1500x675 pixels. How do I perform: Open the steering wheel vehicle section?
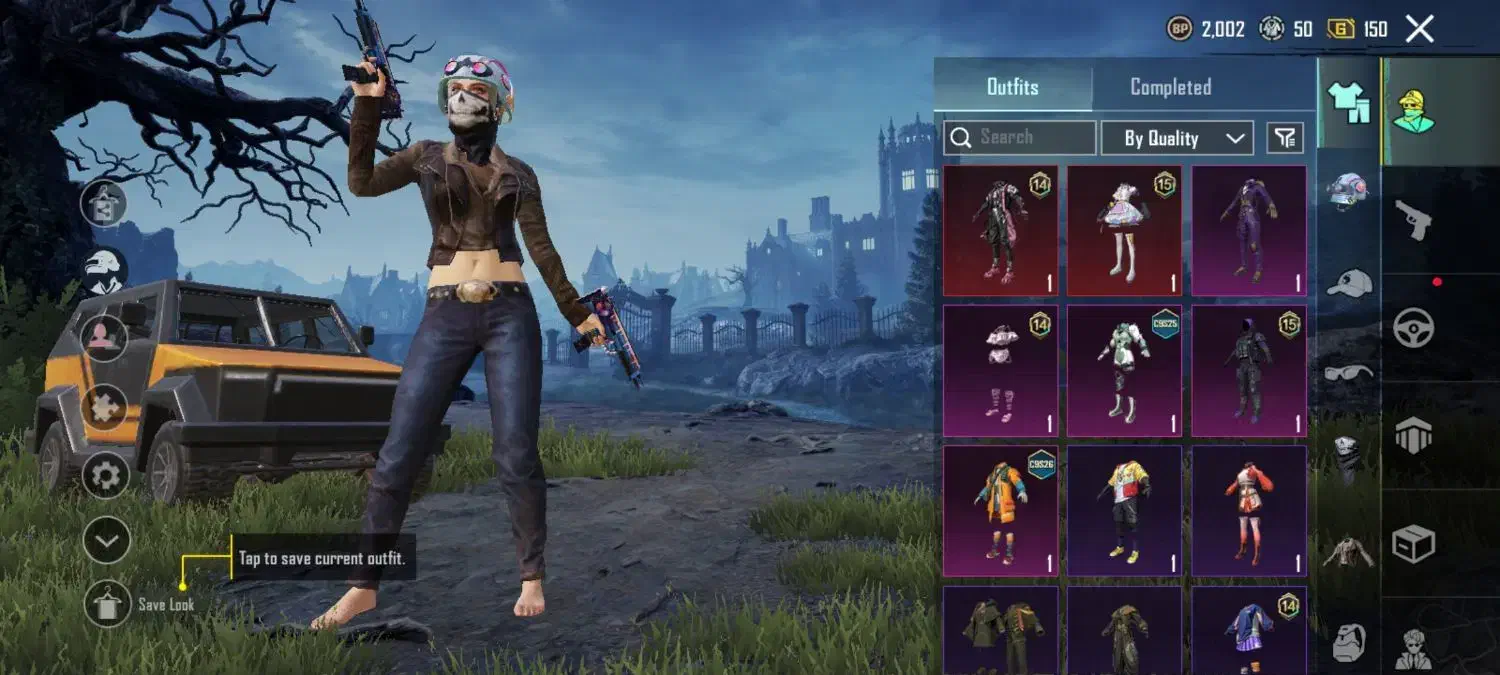coord(1414,327)
